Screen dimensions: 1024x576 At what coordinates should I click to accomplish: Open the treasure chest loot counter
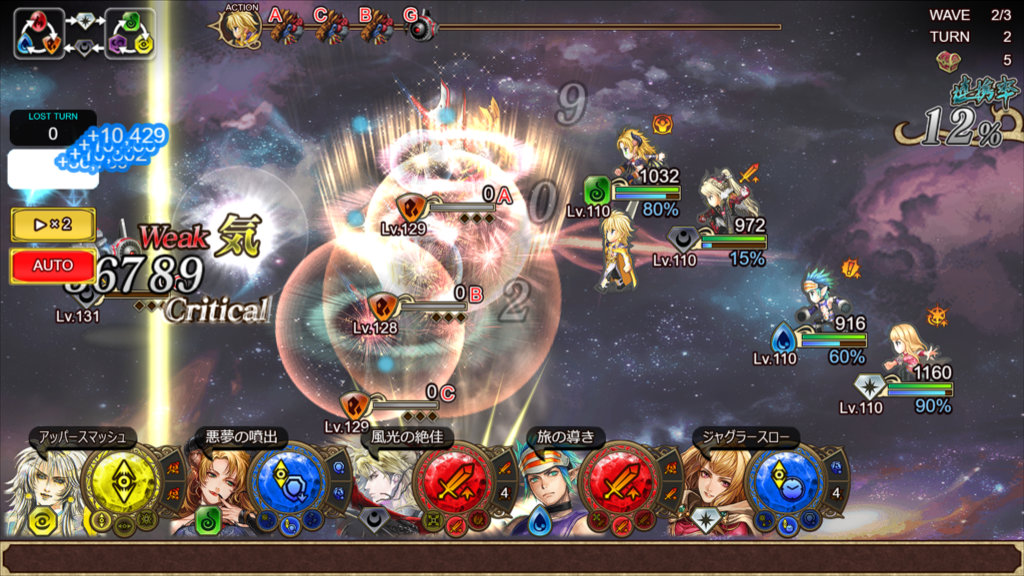[x=947, y=59]
